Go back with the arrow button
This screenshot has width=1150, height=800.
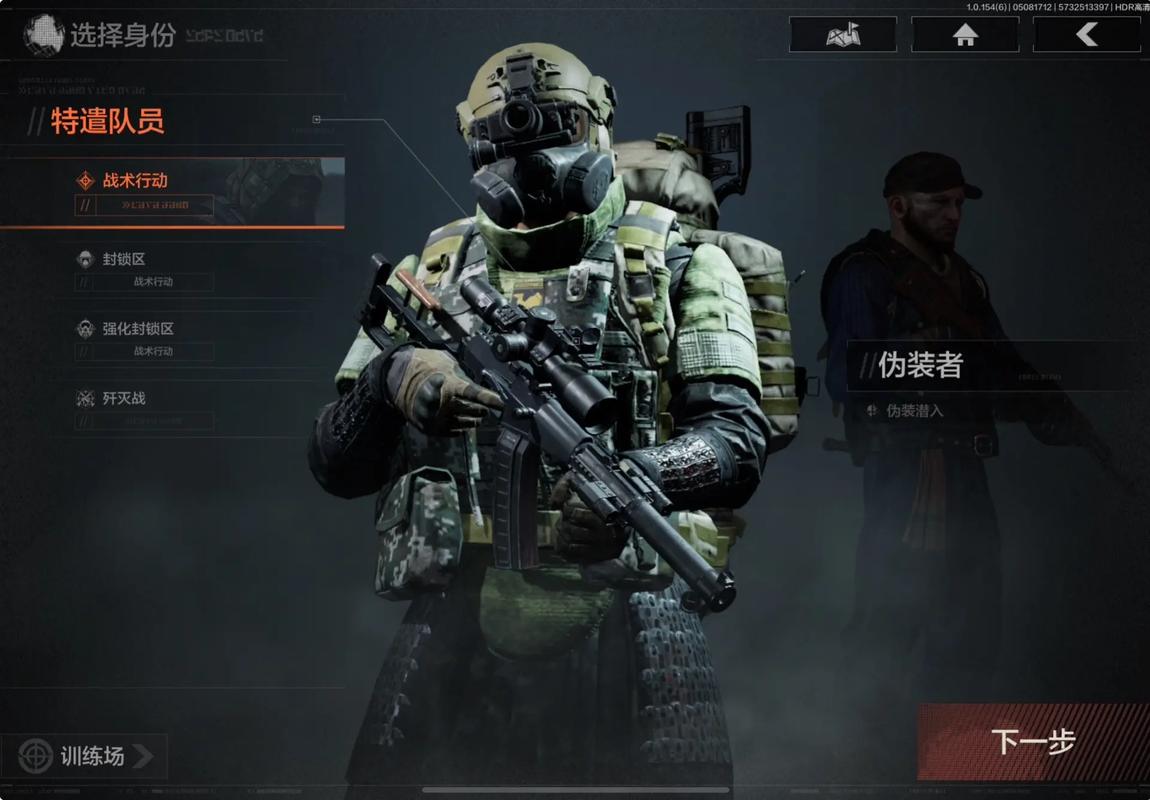pos(1086,35)
